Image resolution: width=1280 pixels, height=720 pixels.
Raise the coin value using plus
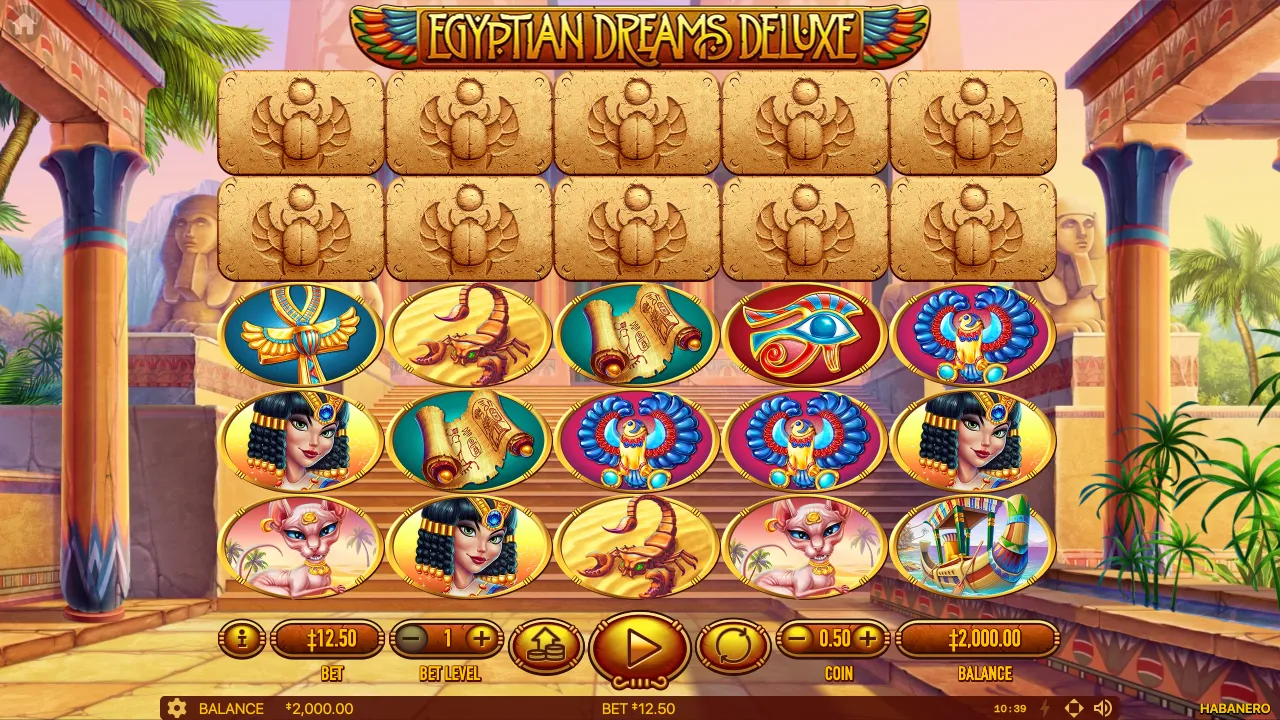pyautogui.click(x=869, y=636)
